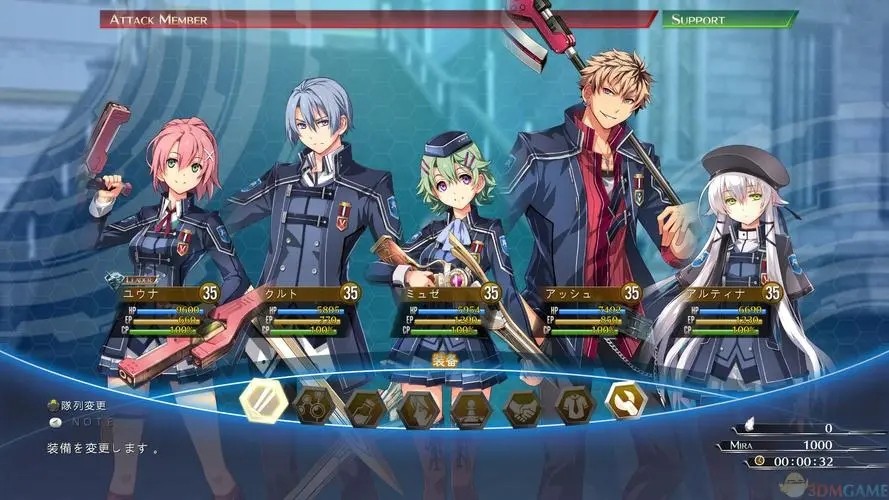Select the Attack Member header
This screenshot has height=500, width=889.
point(378,19)
